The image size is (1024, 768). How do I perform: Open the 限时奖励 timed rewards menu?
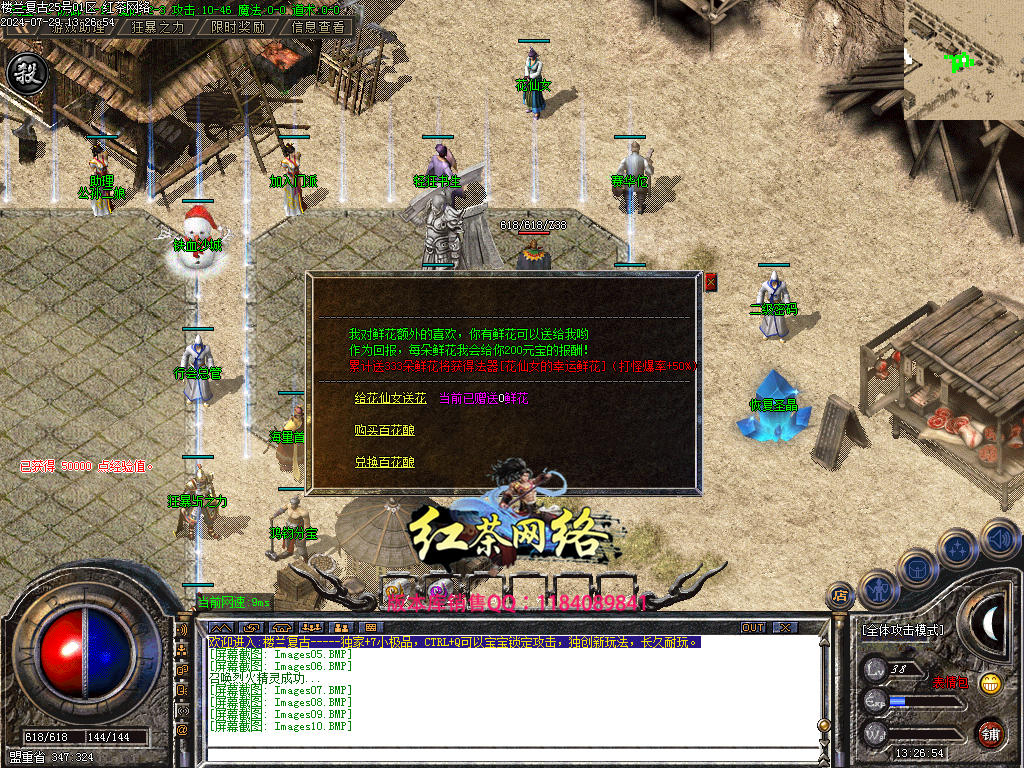[x=237, y=27]
